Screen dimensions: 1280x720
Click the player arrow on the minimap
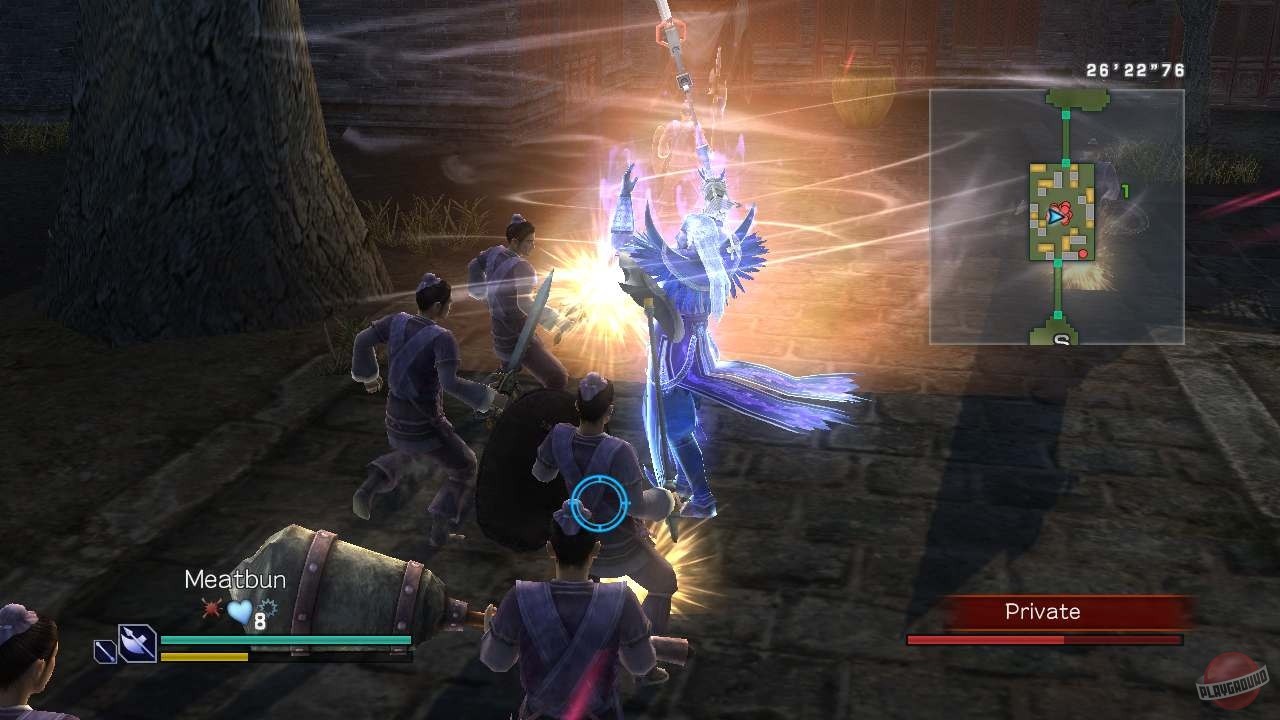click(1055, 217)
